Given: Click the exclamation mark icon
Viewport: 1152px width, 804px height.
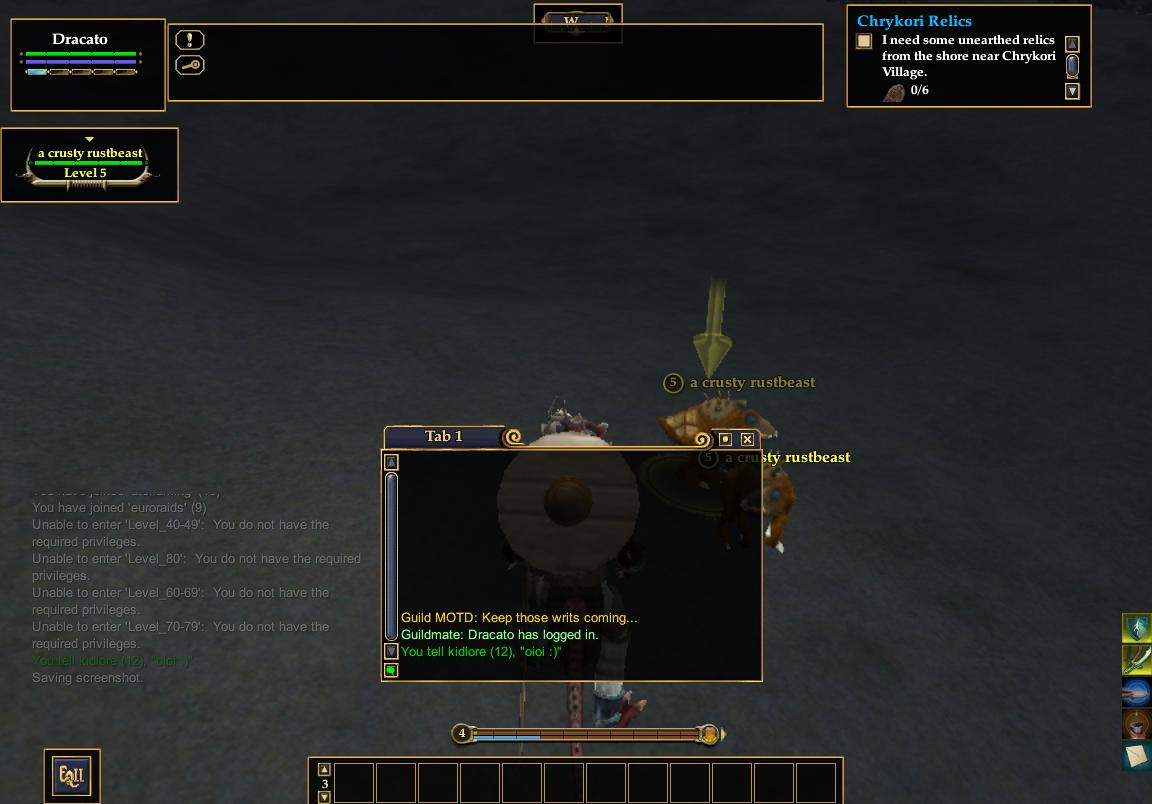Looking at the screenshot, I should 190,40.
